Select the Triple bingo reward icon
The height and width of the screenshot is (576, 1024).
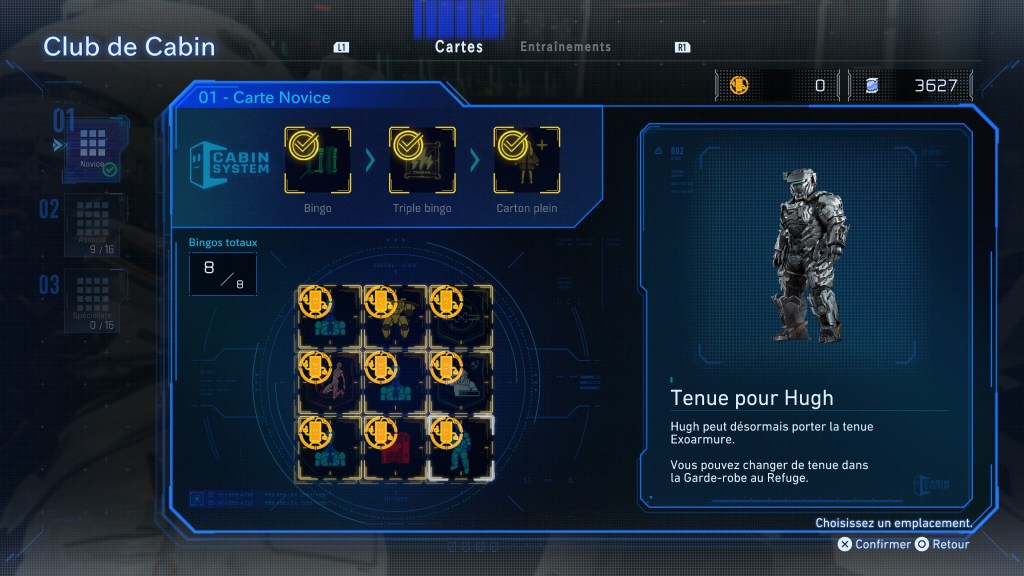(422, 160)
